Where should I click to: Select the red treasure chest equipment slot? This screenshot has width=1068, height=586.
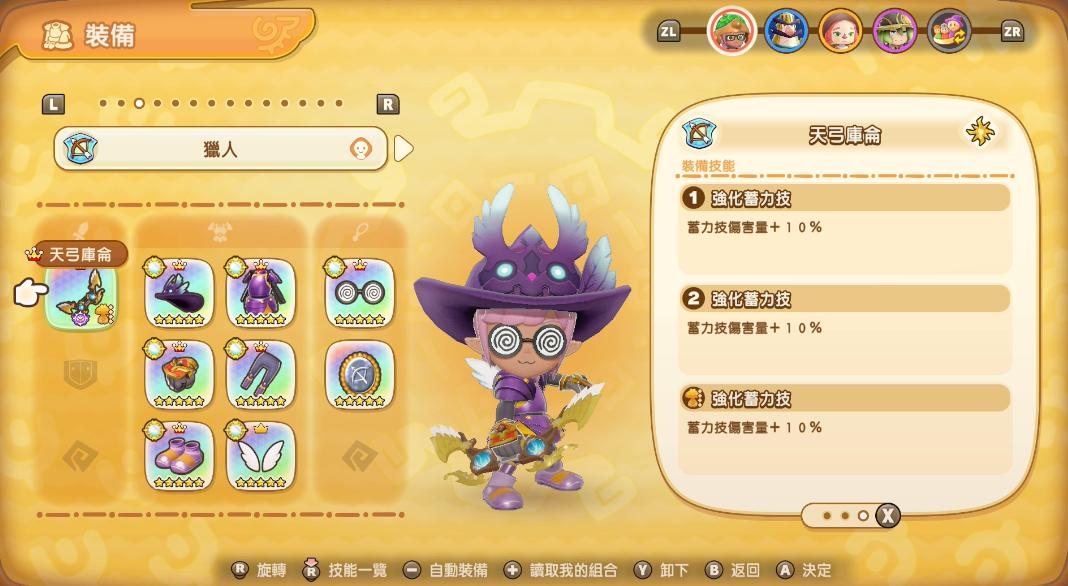tap(180, 375)
